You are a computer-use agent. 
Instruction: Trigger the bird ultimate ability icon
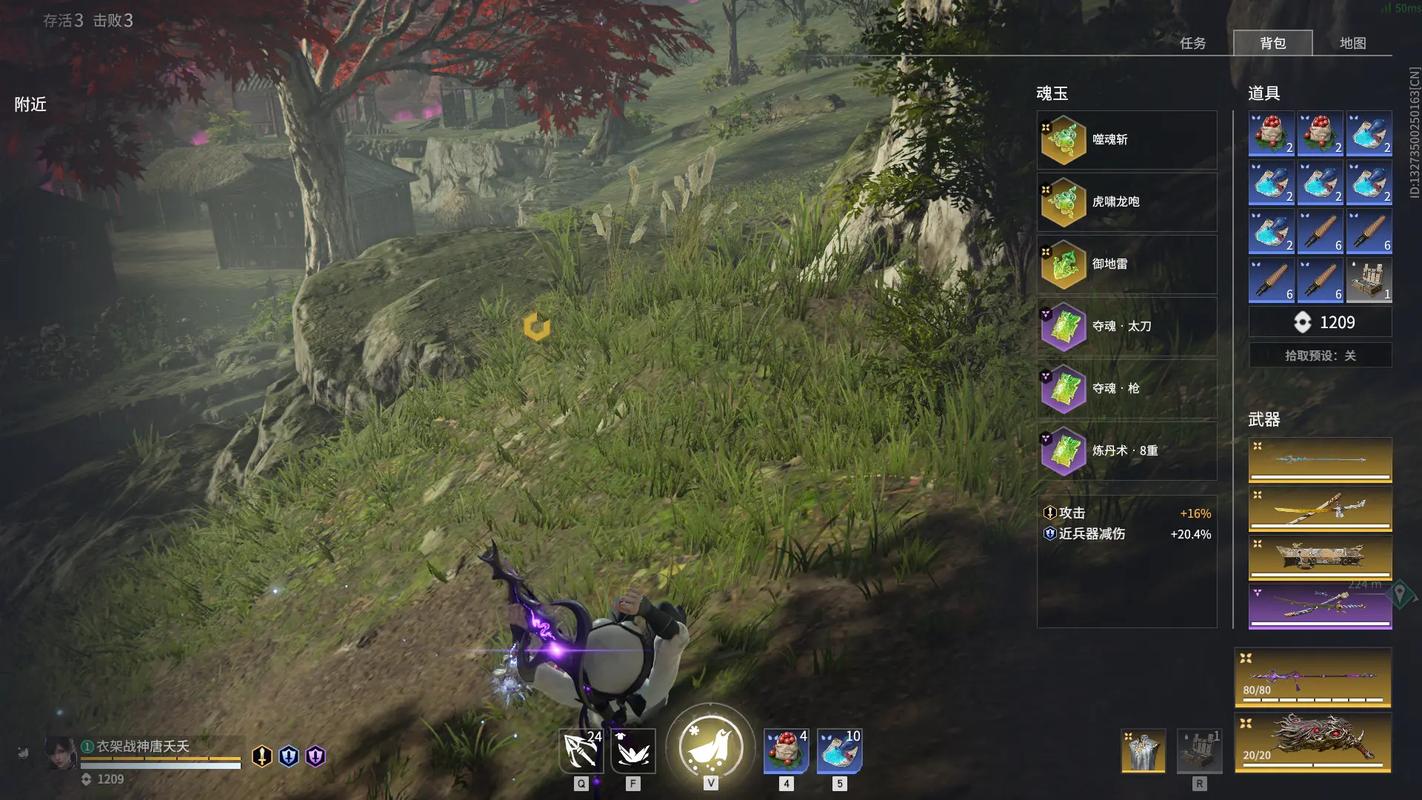point(710,747)
